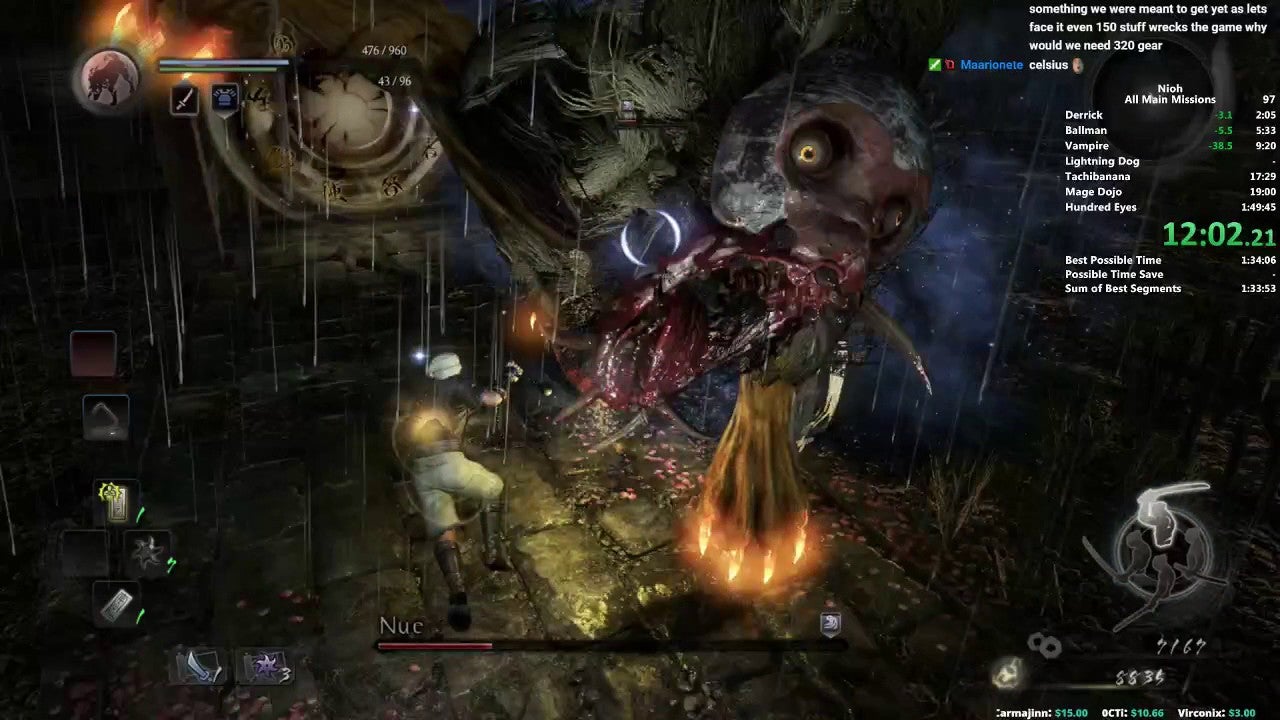Viewport: 1280px width, 720px height.
Task: Select the curved item slot
Action: coord(105,416)
